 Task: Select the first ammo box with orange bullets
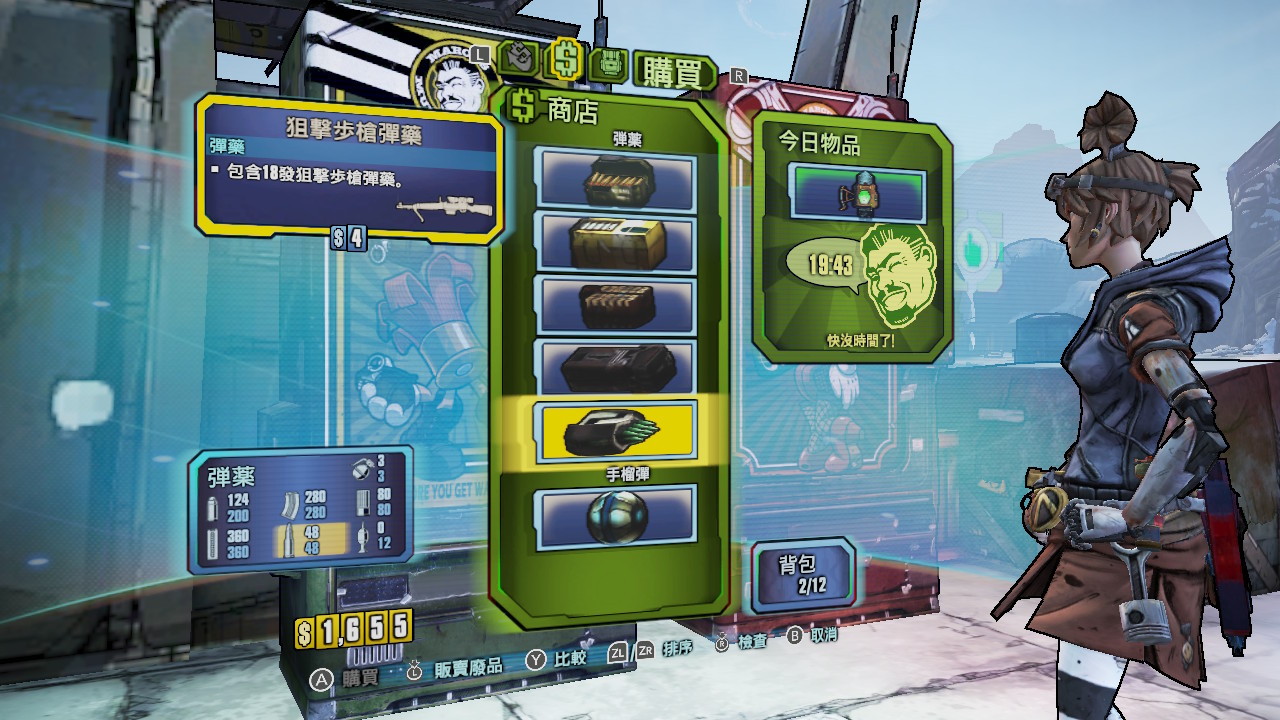tap(615, 181)
